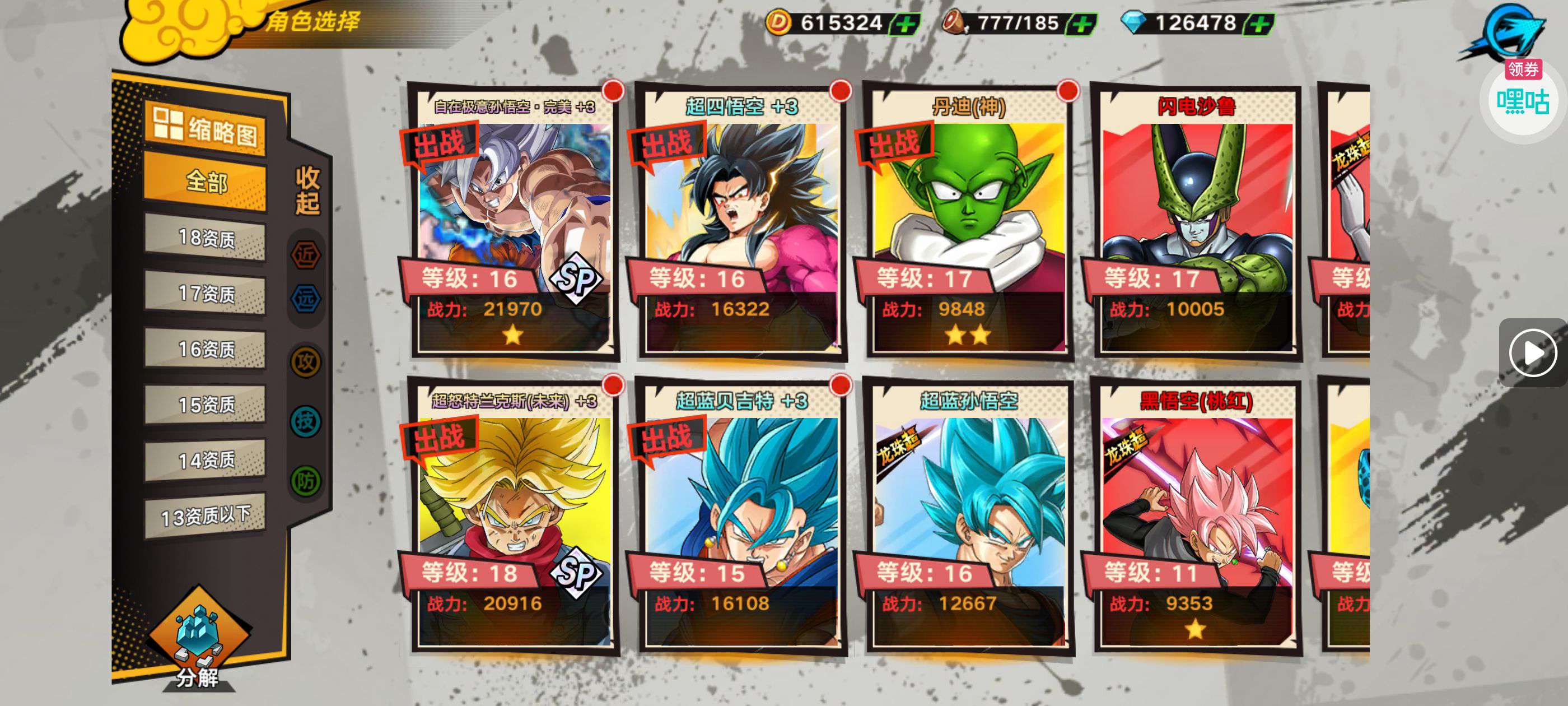Filter by 近 melee type icon
This screenshot has height=706, width=1568.
click(x=306, y=254)
